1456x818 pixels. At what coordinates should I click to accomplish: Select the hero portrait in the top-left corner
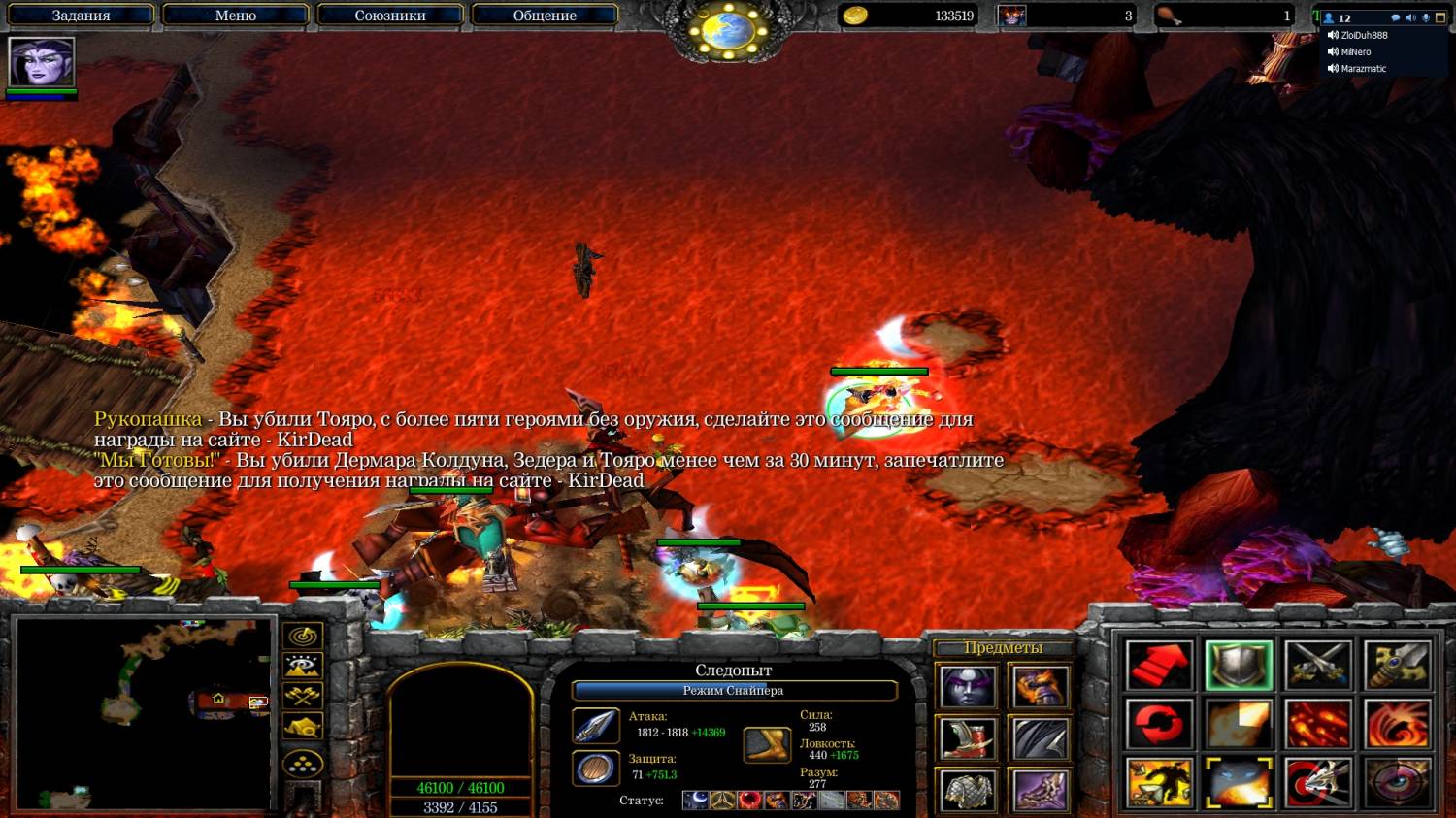coord(42,63)
